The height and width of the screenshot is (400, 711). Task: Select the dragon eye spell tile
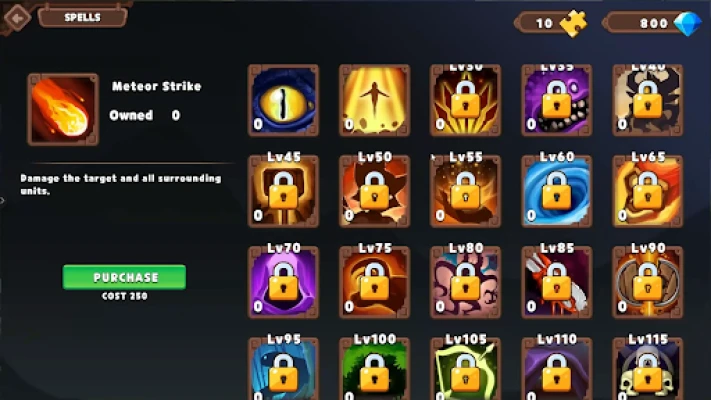pyautogui.click(x=283, y=100)
